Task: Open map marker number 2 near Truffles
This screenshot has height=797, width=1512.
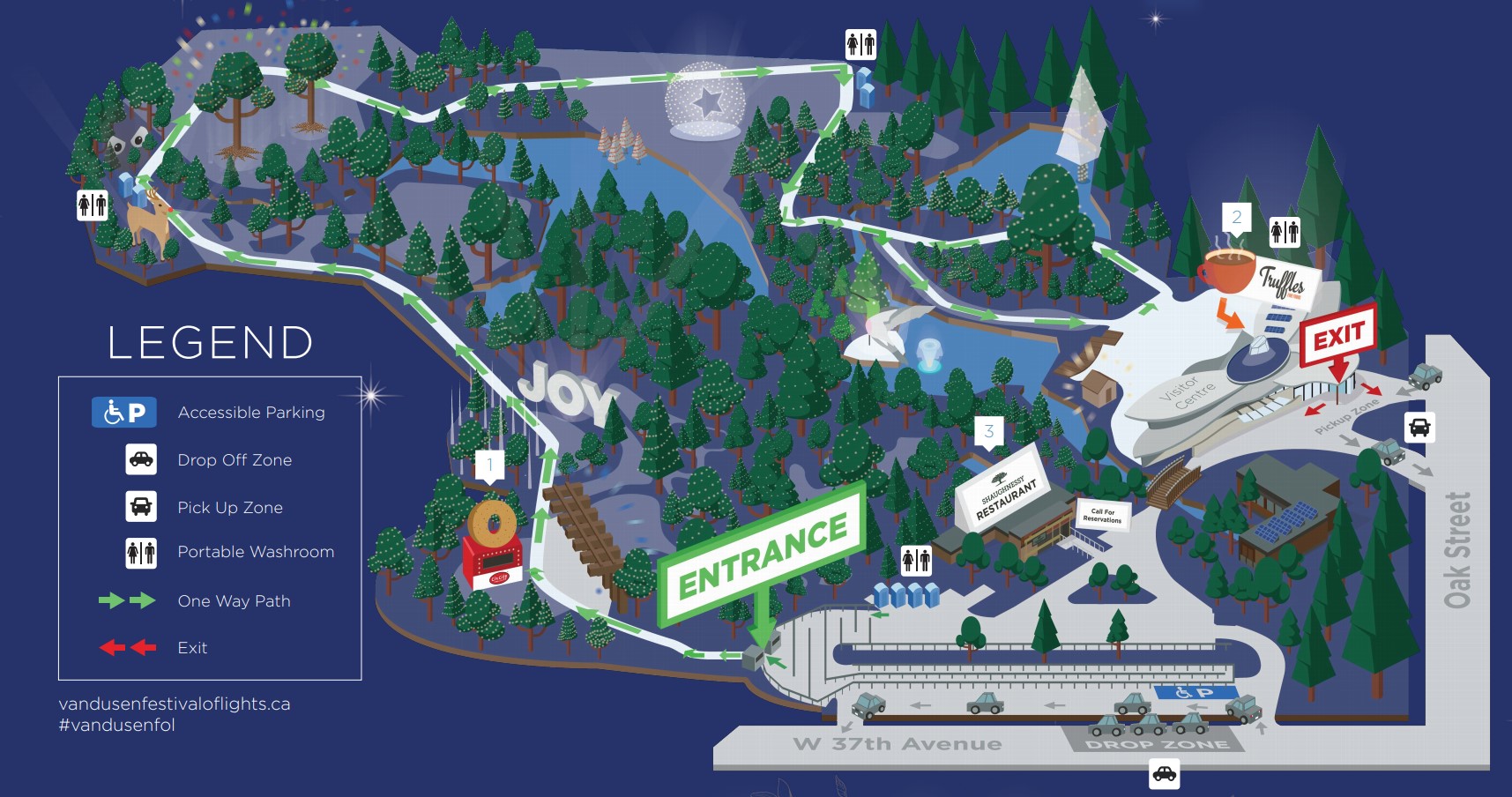Action: [x=1236, y=217]
